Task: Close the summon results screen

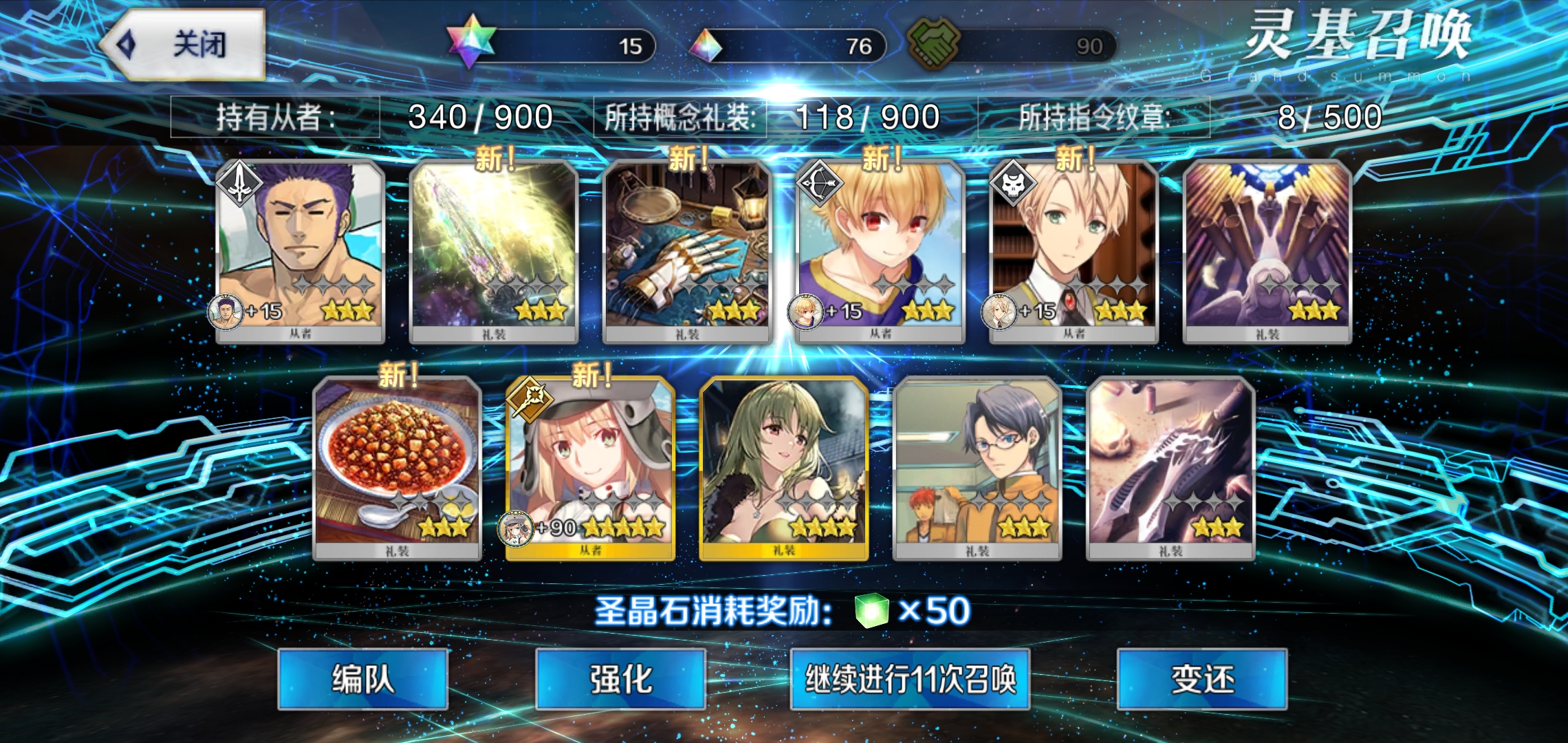Action: coord(183,45)
